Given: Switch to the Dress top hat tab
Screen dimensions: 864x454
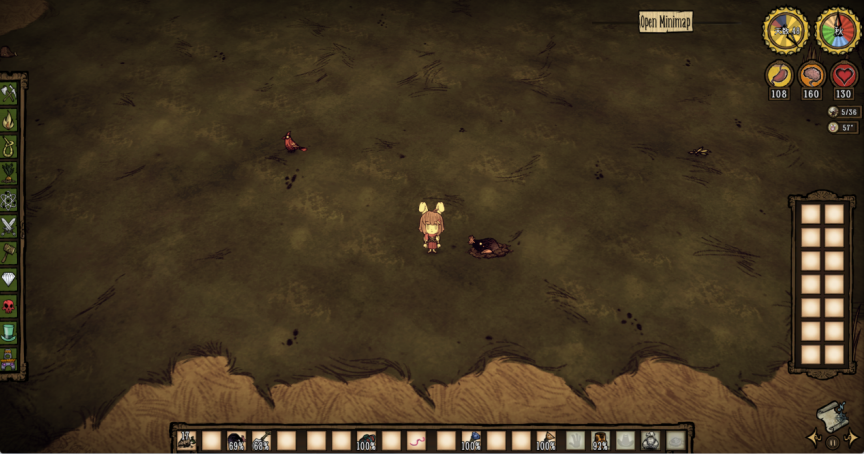Looking at the screenshot, I should click(x=9, y=331).
